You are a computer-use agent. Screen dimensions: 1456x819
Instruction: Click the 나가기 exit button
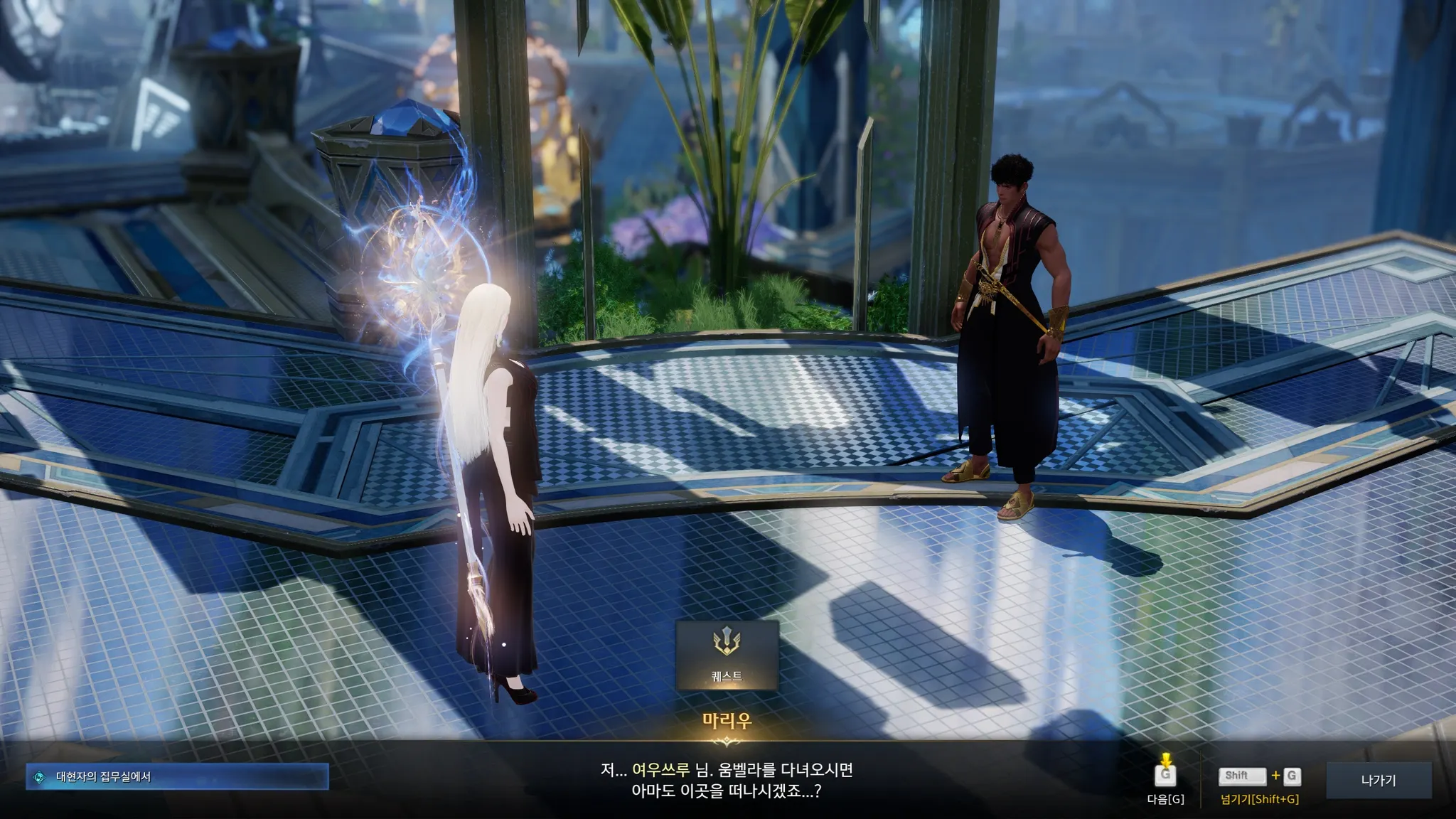click(1378, 780)
